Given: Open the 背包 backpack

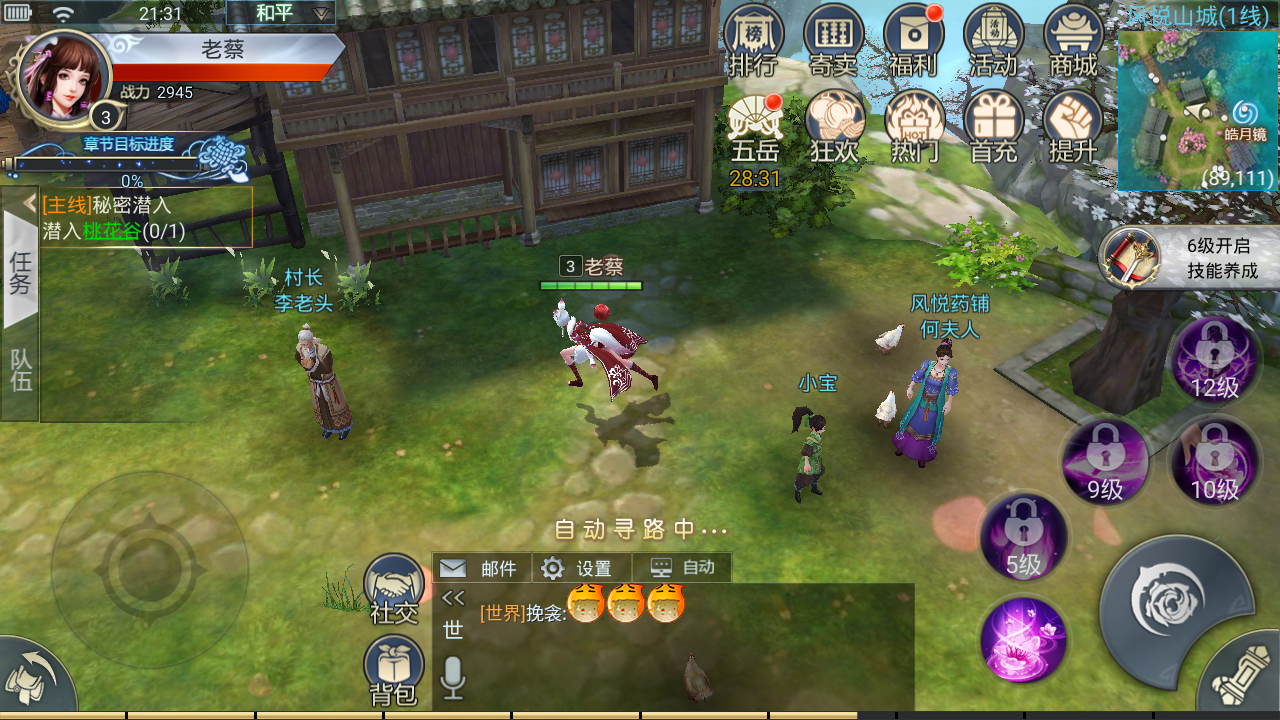Looking at the screenshot, I should point(394,670).
